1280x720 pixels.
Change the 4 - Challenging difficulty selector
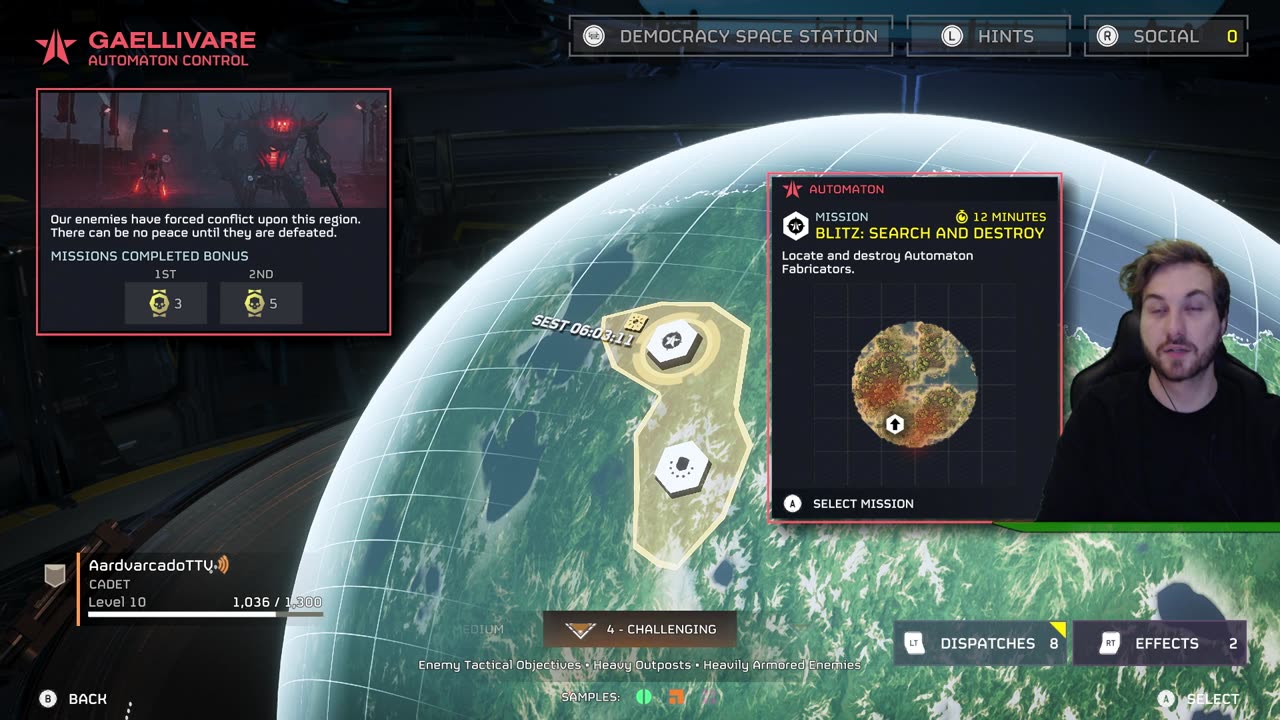pos(640,629)
